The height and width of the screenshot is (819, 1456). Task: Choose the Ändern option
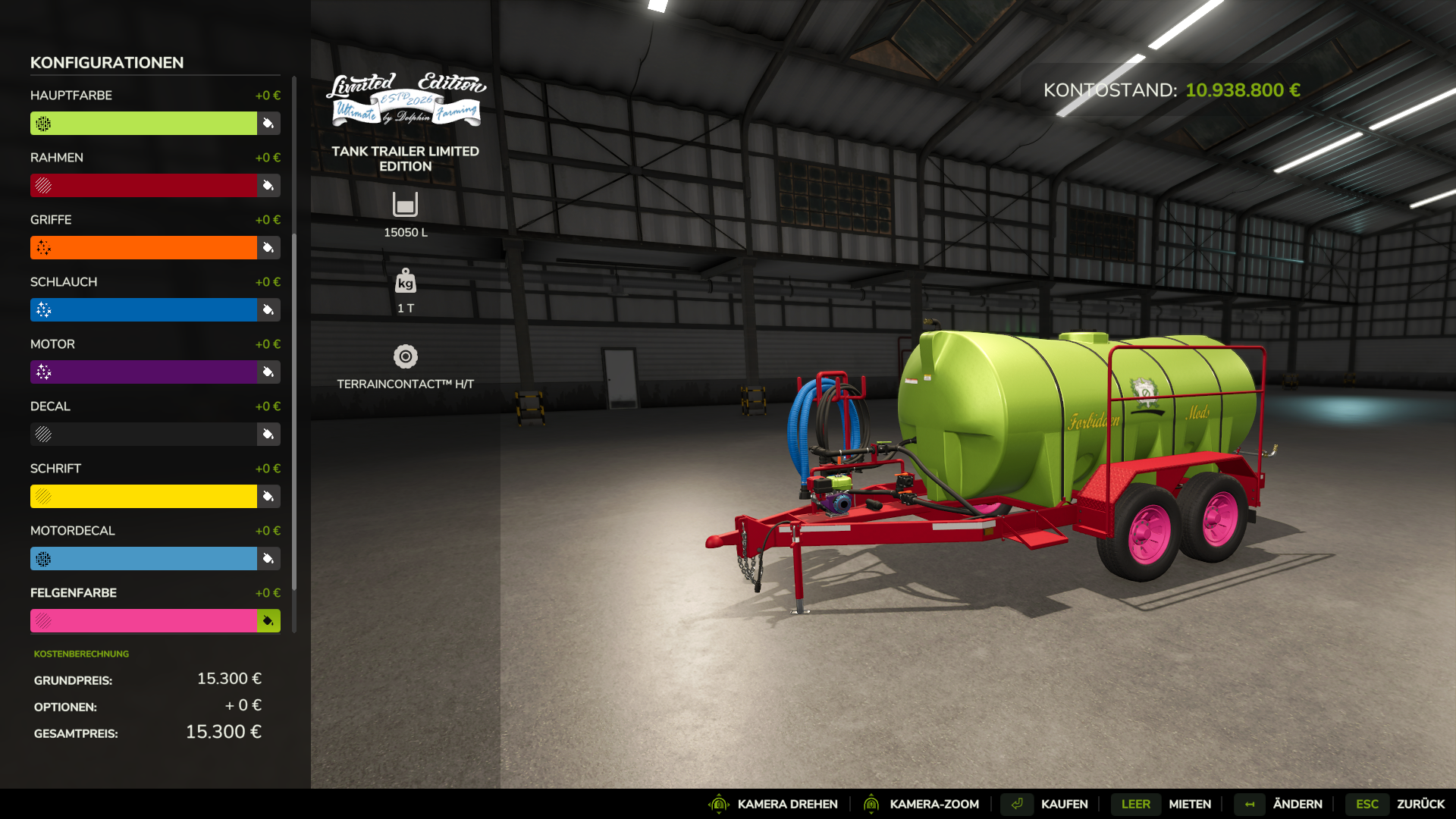[x=1297, y=804]
